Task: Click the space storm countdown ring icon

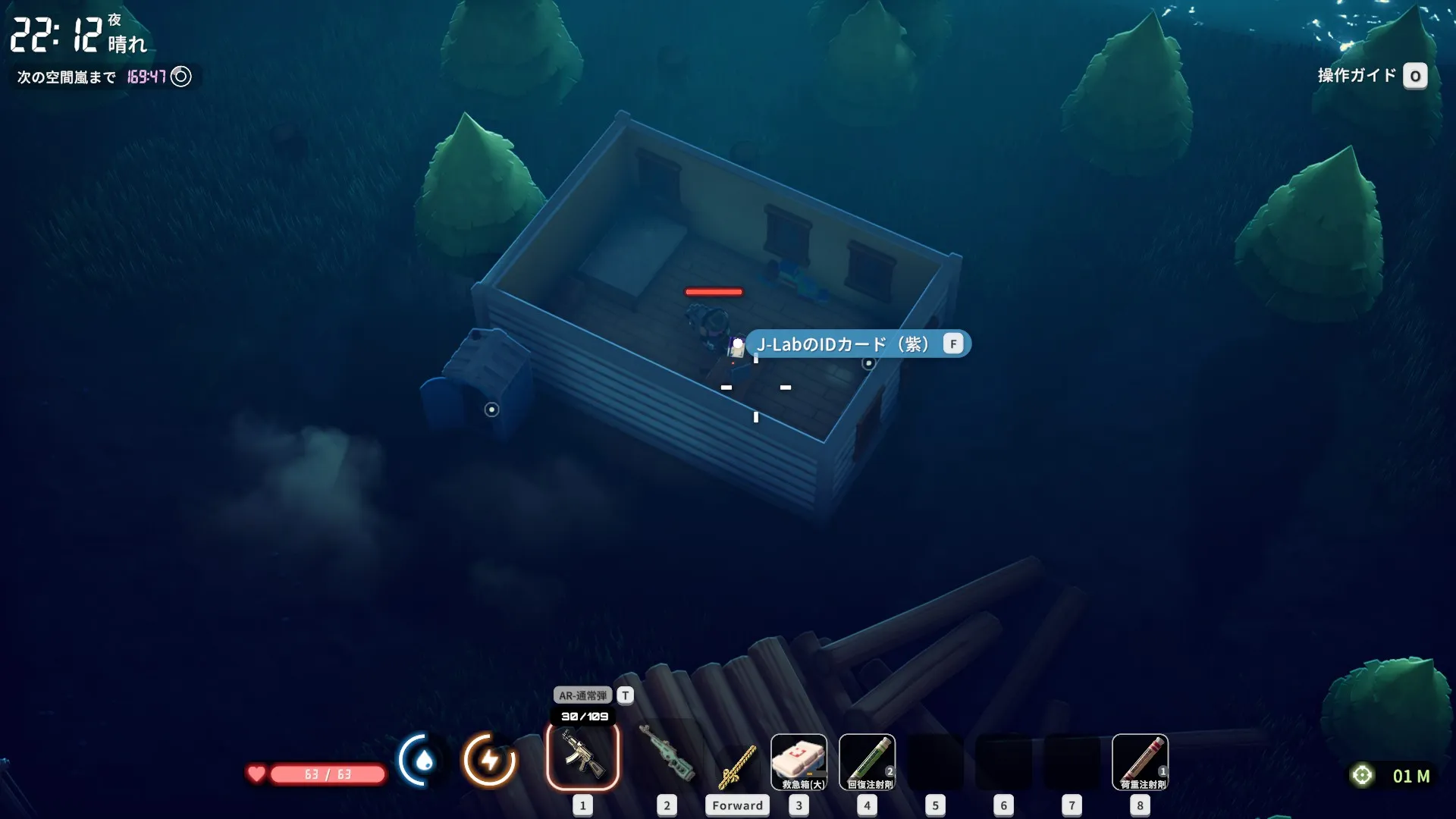Action: tap(181, 77)
